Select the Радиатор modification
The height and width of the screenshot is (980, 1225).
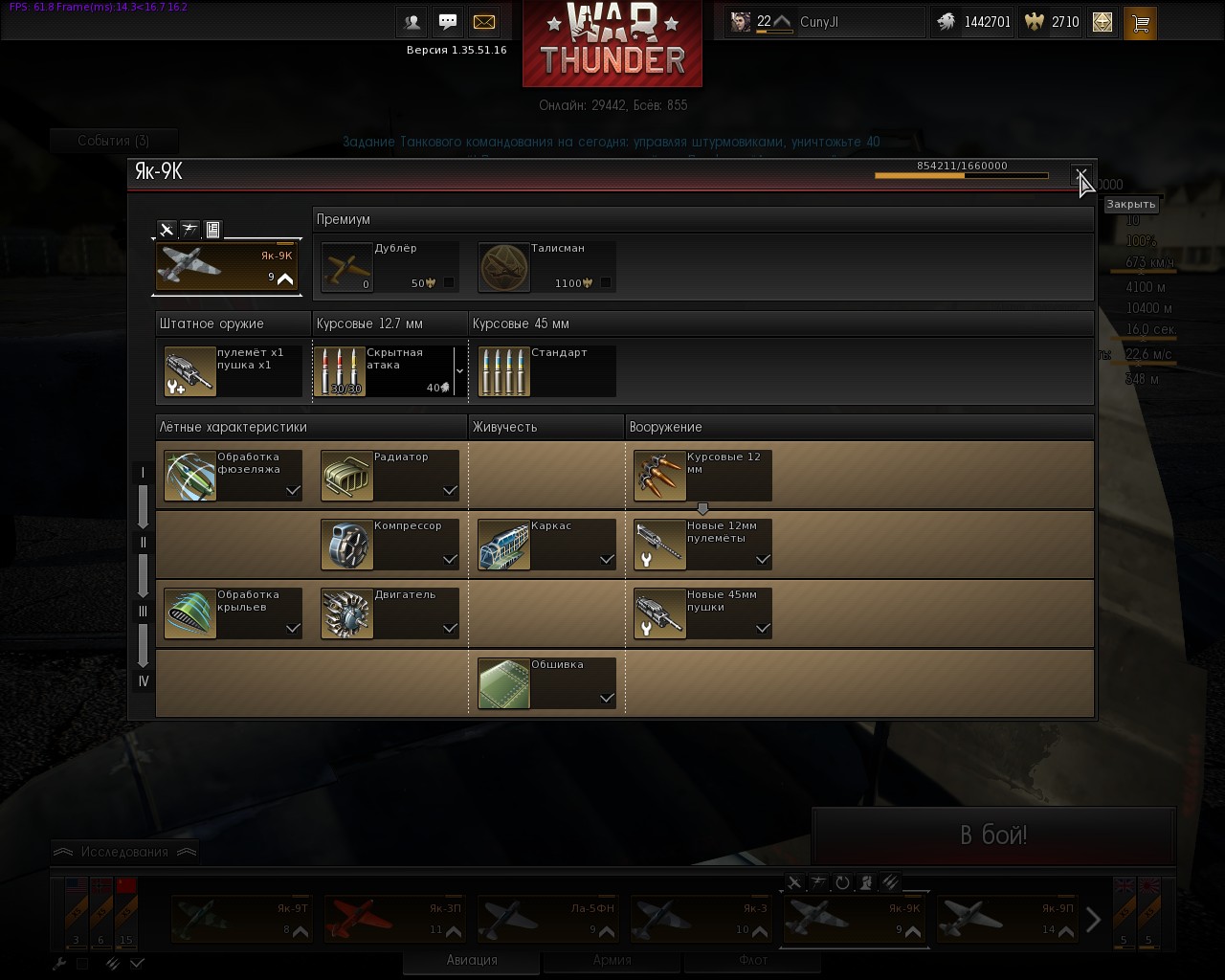point(390,476)
